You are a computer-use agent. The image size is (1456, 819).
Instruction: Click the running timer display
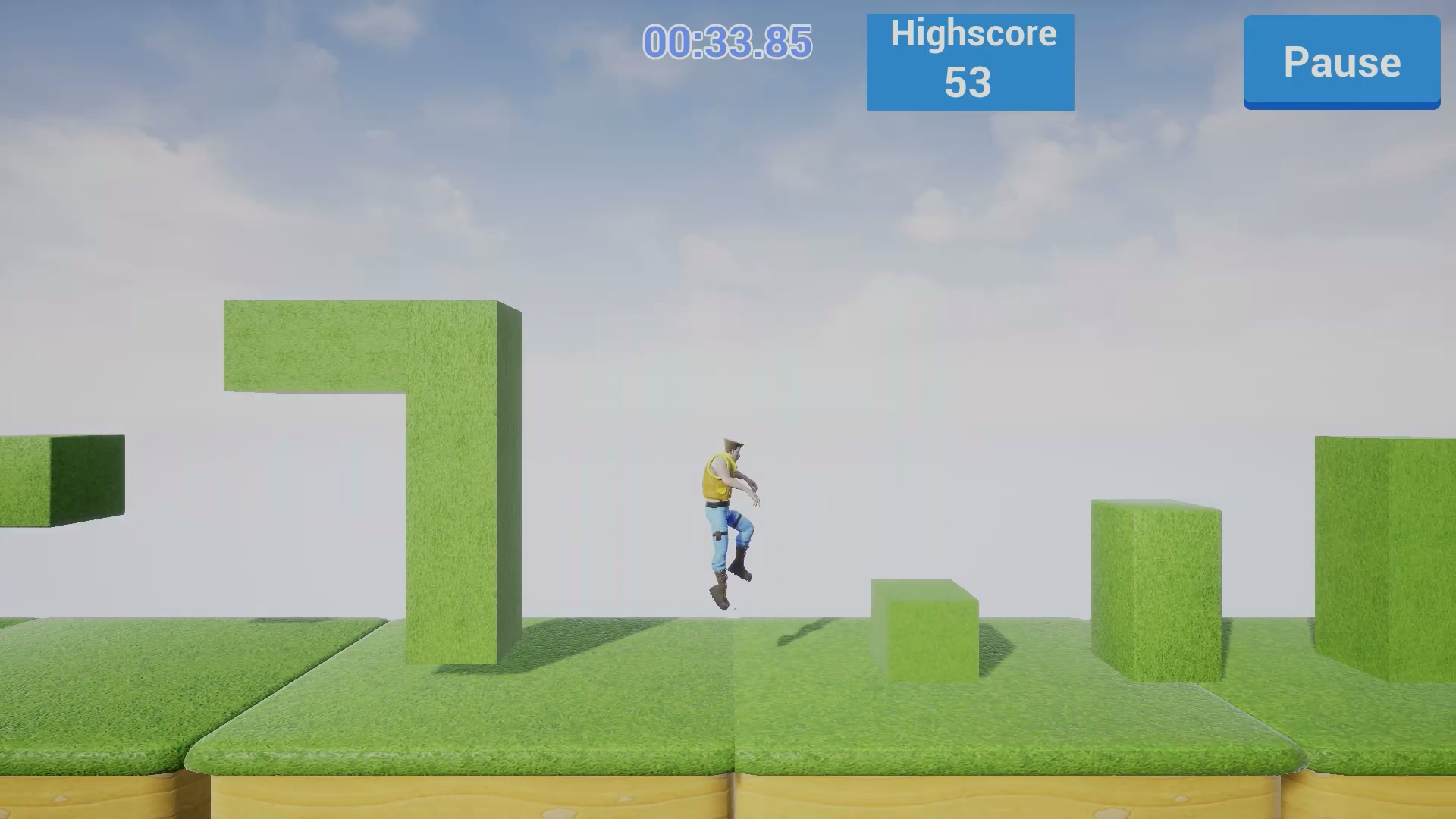pos(726,43)
